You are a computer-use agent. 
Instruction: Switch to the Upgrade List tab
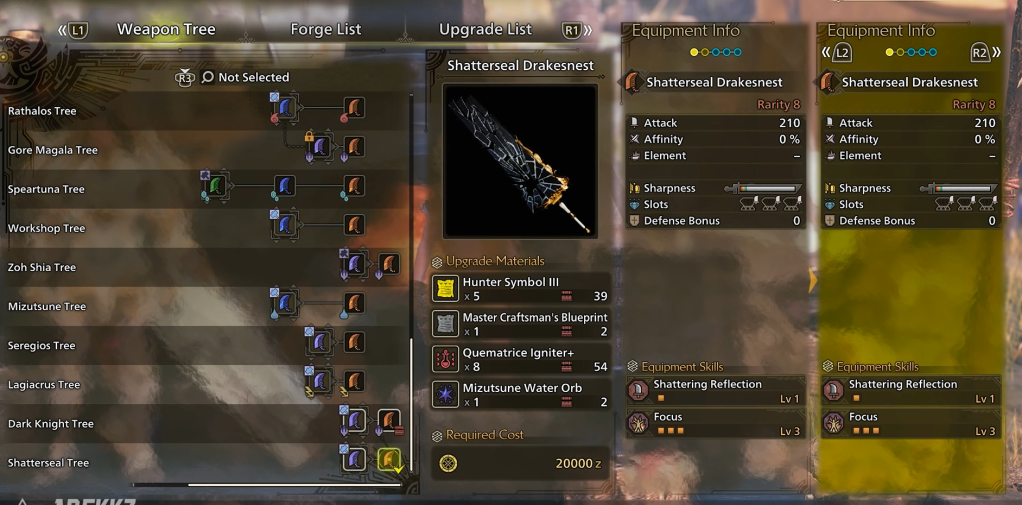click(485, 29)
